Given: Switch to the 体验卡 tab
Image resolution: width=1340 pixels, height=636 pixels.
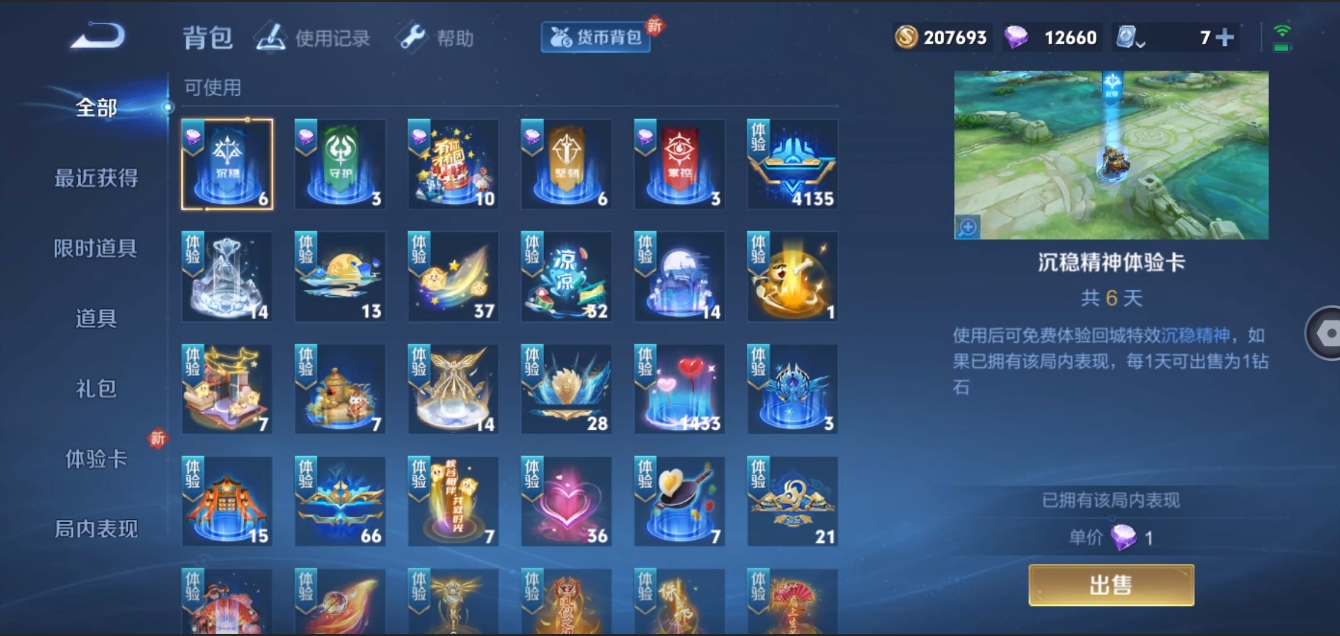Looking at the screenshot, I should coord(96,459).
